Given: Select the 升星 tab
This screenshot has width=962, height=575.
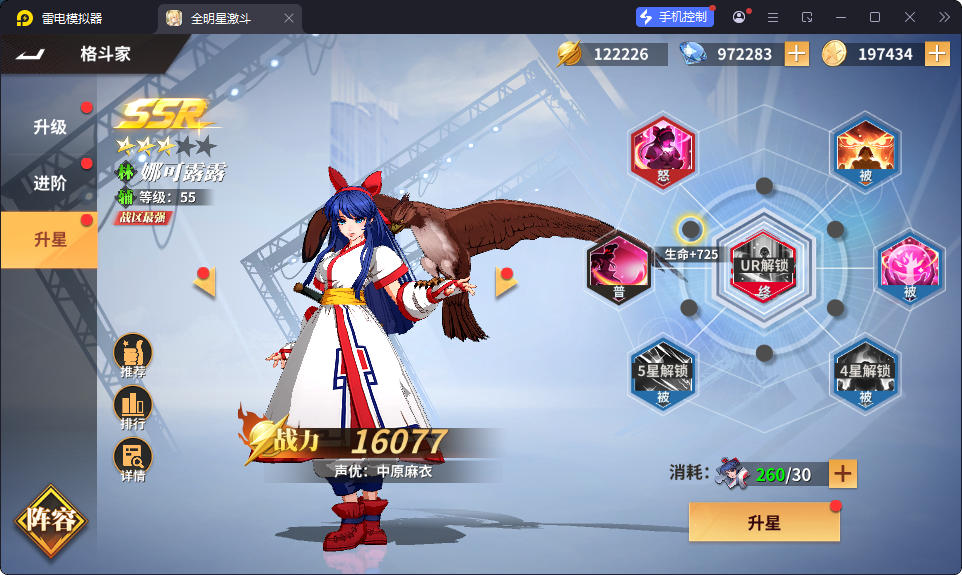Looking at the screenshot, I should tap(49, 239).
